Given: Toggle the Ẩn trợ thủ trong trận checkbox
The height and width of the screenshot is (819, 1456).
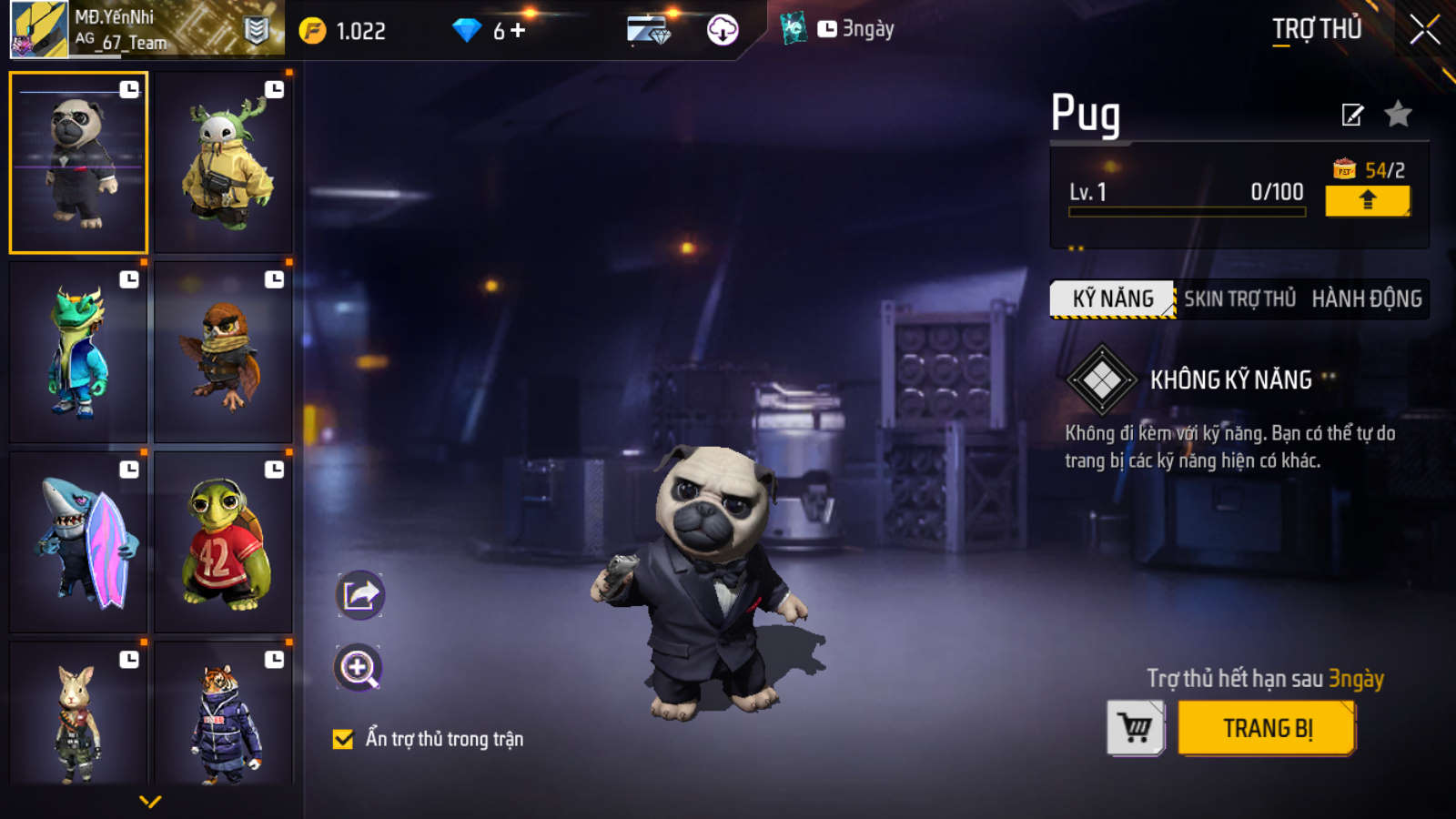Looking at the screenshot, I should point(343,739).
